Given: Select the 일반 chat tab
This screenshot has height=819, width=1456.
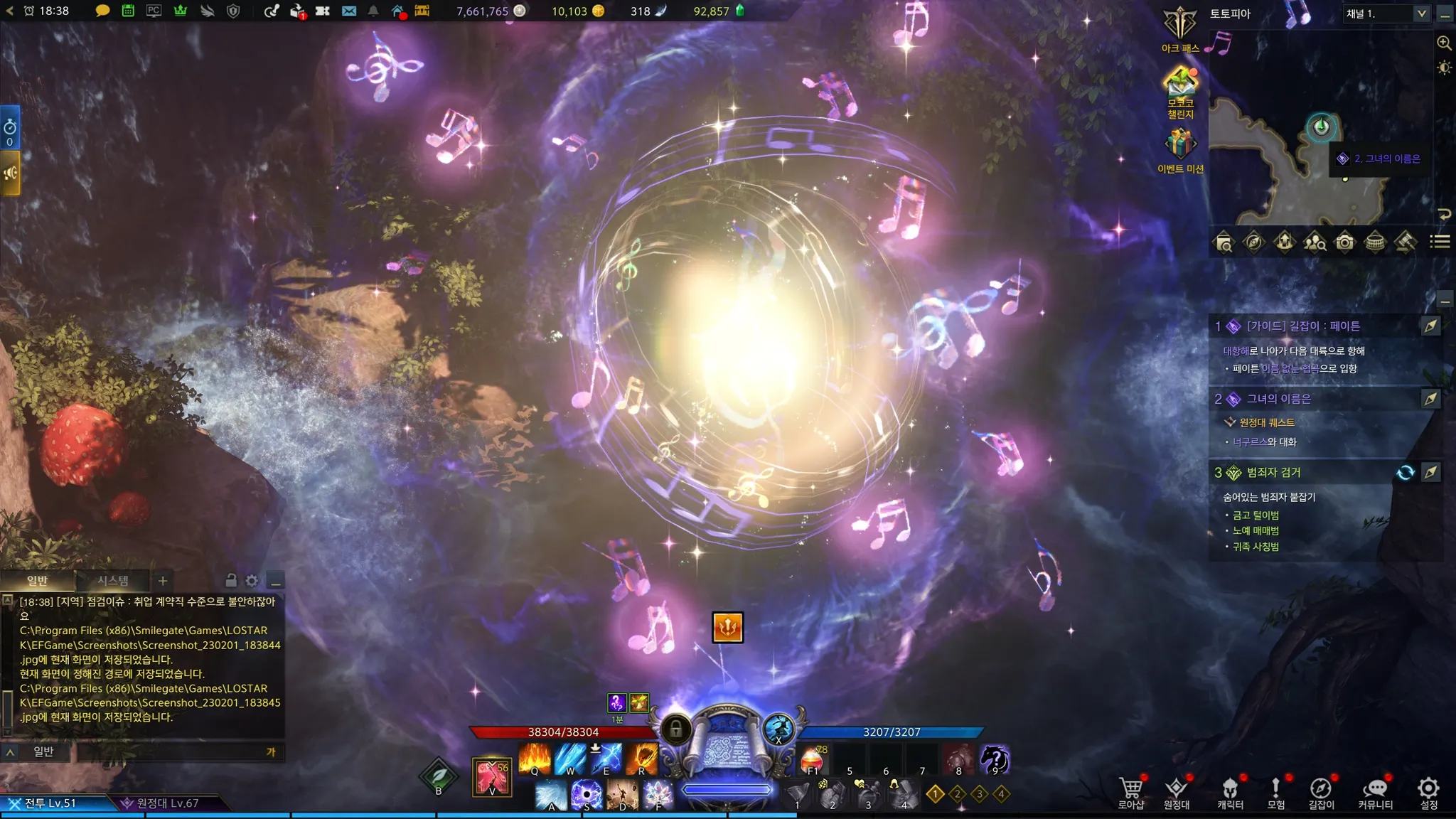Looking at the screenshot, I should click(37, 581).
